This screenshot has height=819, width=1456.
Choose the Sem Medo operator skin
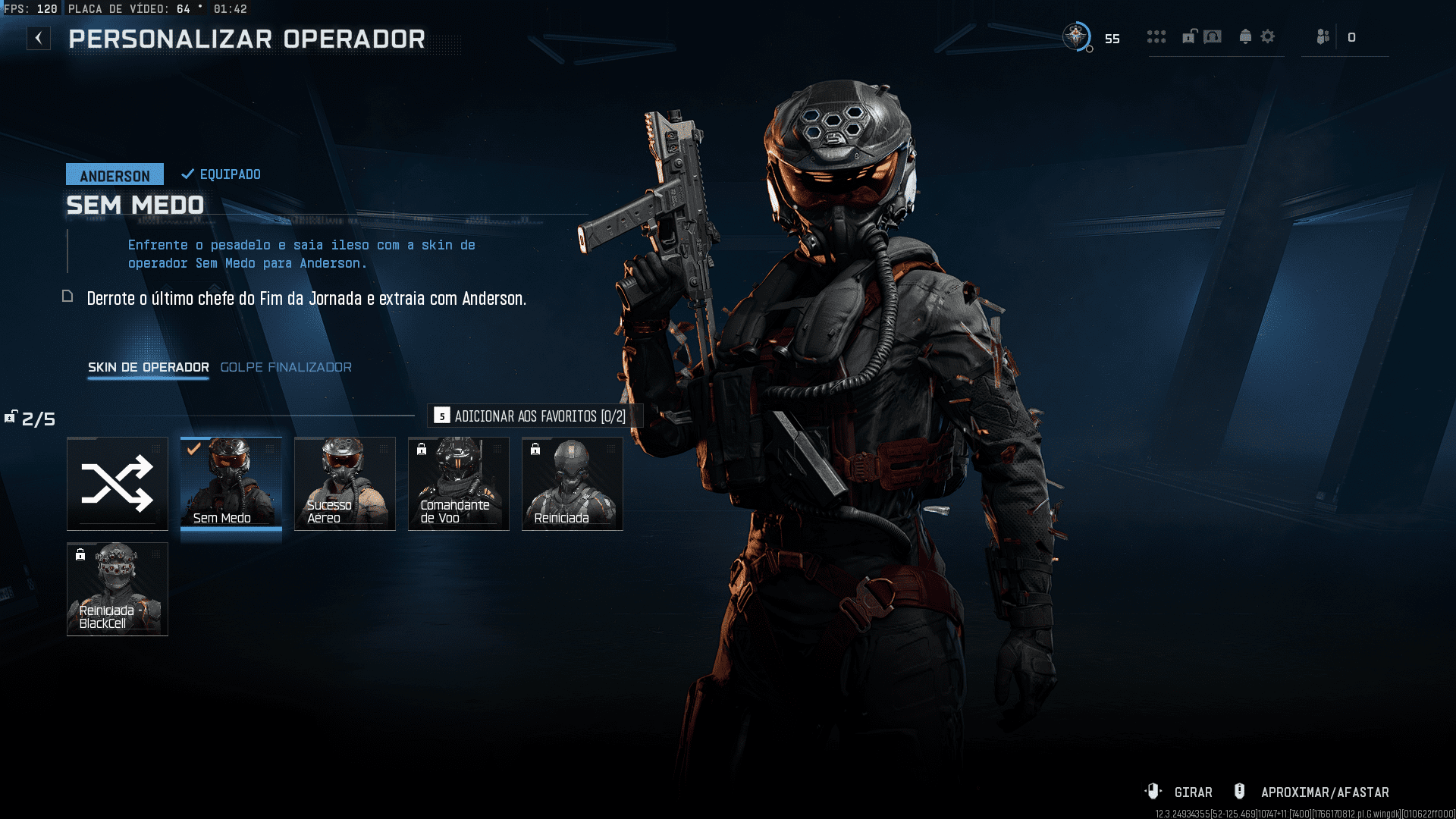pos(231,484)
